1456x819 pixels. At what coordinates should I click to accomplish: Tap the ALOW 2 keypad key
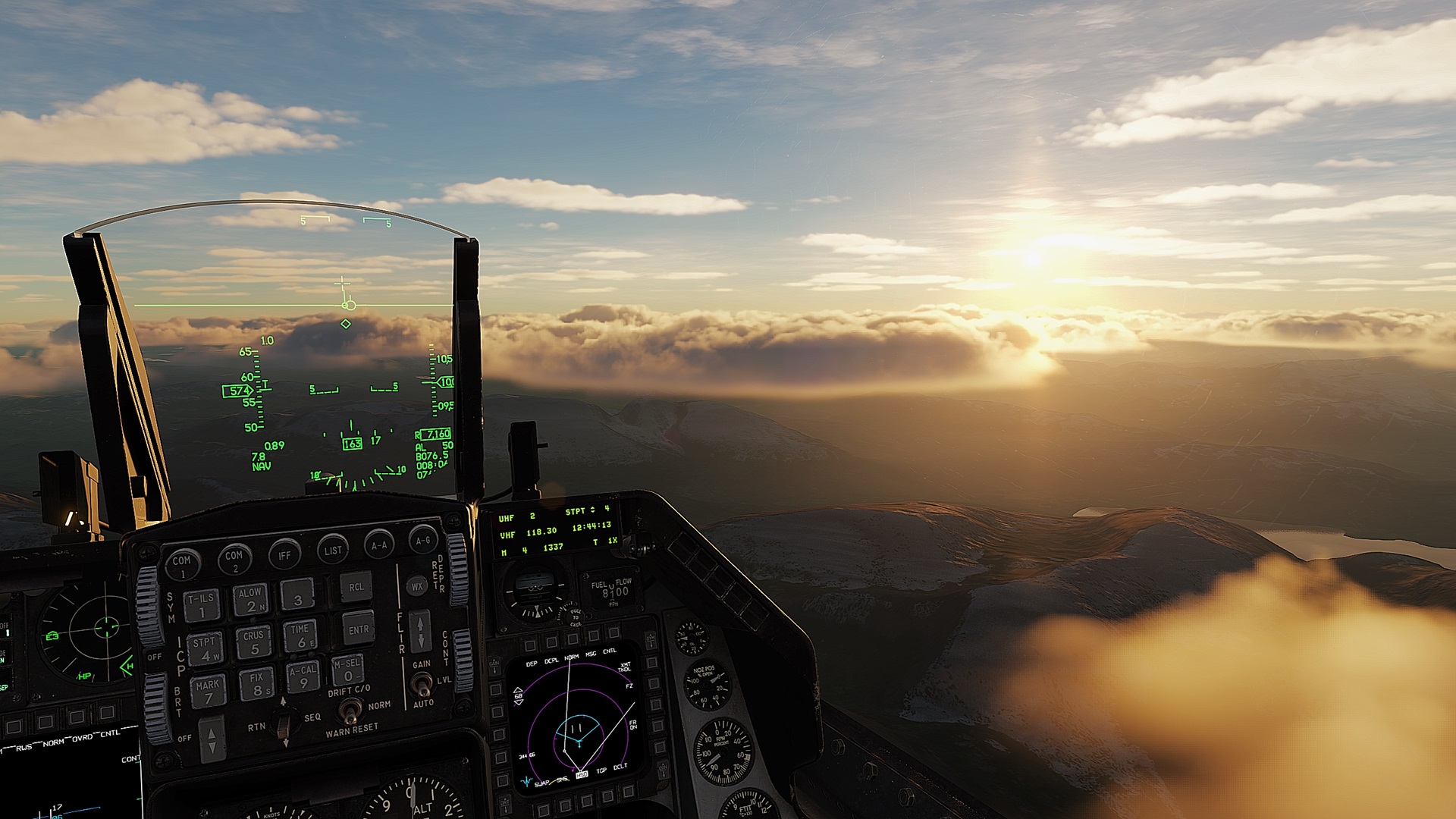(249, 600)
